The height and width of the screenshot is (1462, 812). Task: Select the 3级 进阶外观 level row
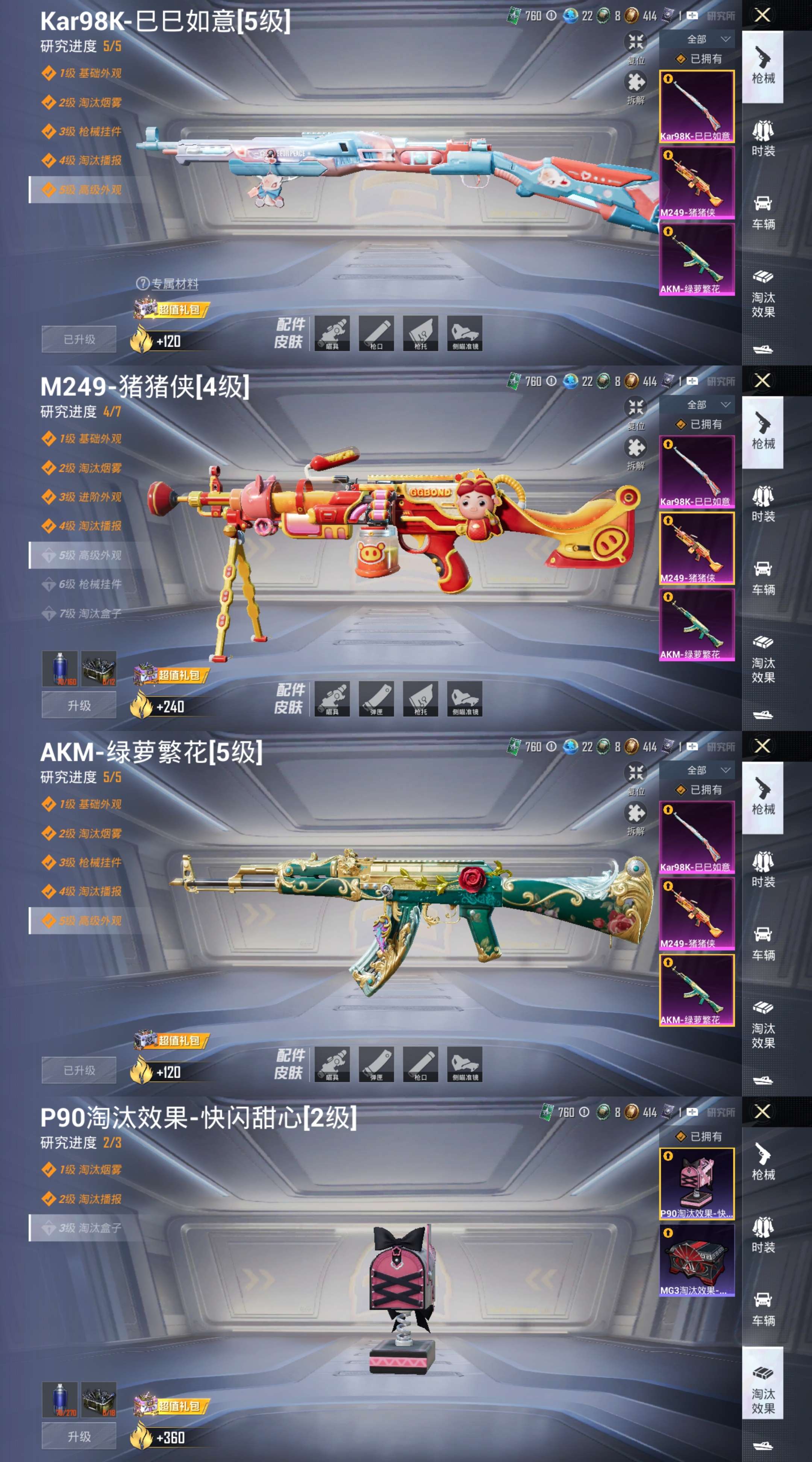pyautogui.click(x=89, y=497)
